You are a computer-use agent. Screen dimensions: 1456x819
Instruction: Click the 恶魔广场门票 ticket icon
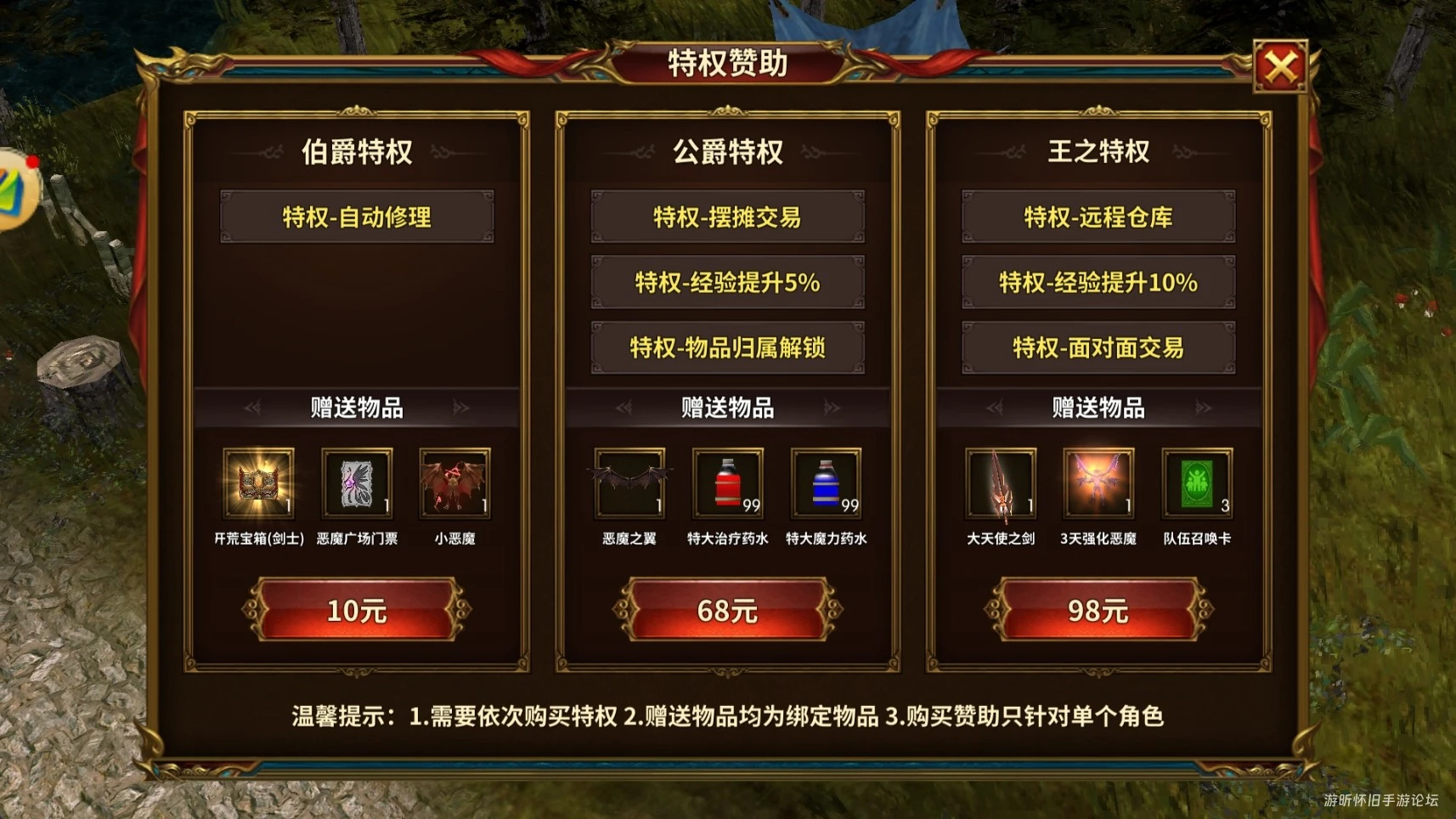coord(358,485)
